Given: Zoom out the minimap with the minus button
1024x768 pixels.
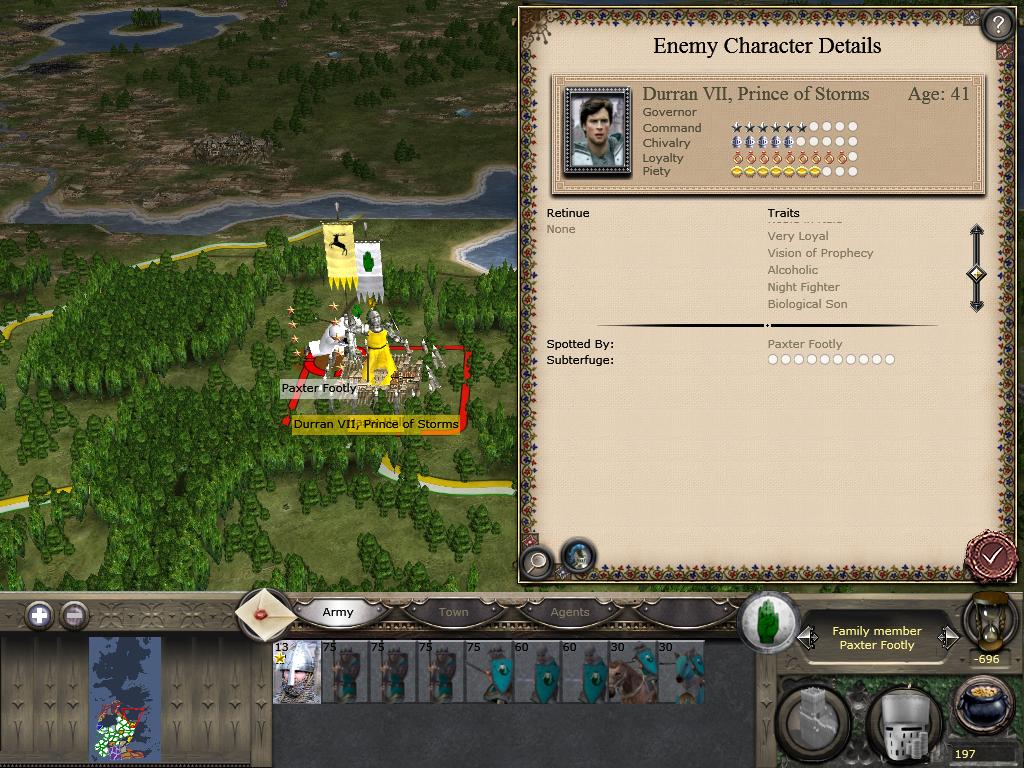Looking at the screenshot, I should 74,615.
